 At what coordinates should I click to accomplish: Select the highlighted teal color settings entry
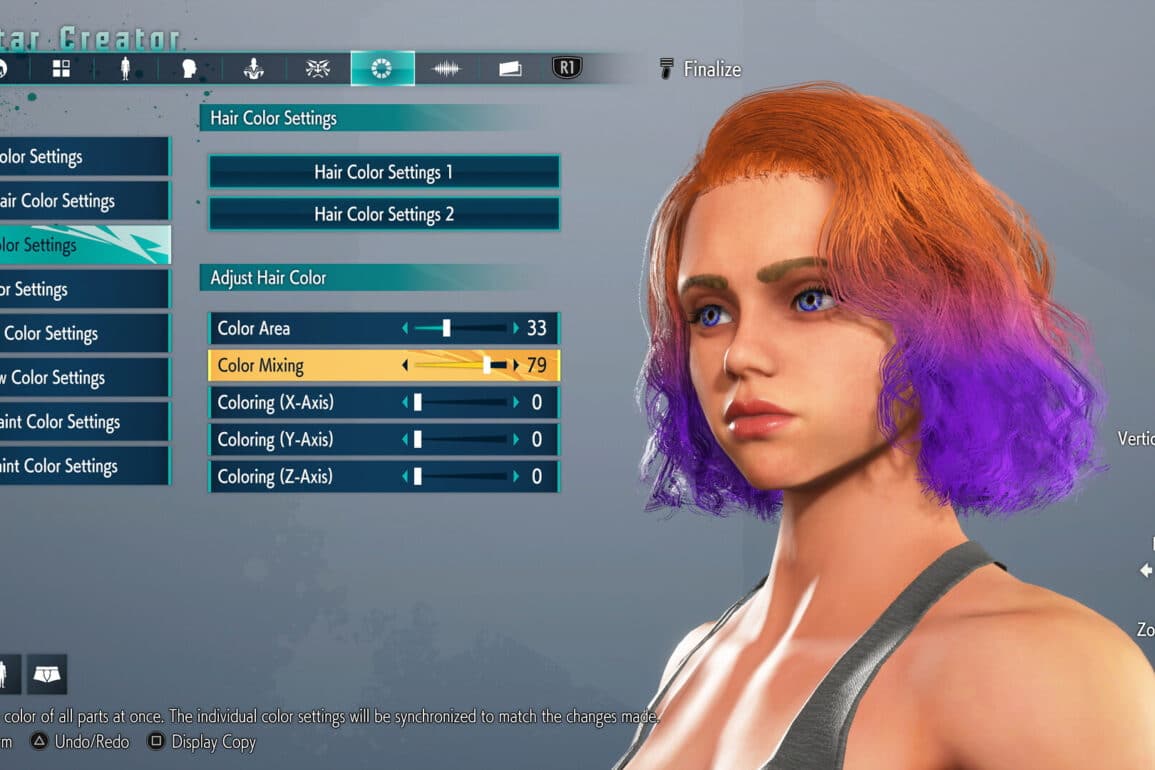click(84, 245)
